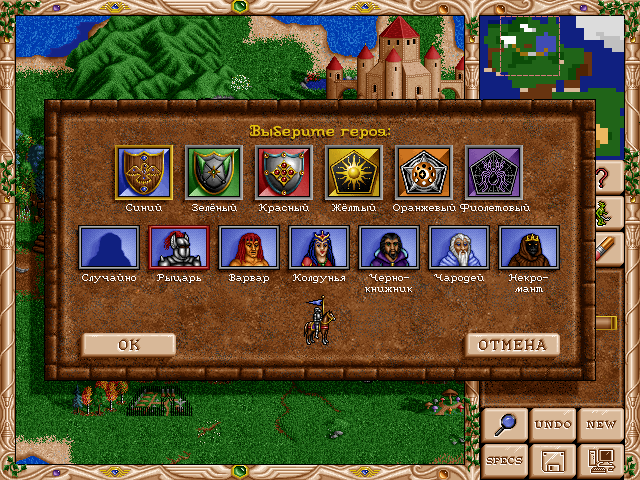640x480 pixels.
Task: Choose the yellow (Жёлтый) sun shield
Action: pos(354,173)
